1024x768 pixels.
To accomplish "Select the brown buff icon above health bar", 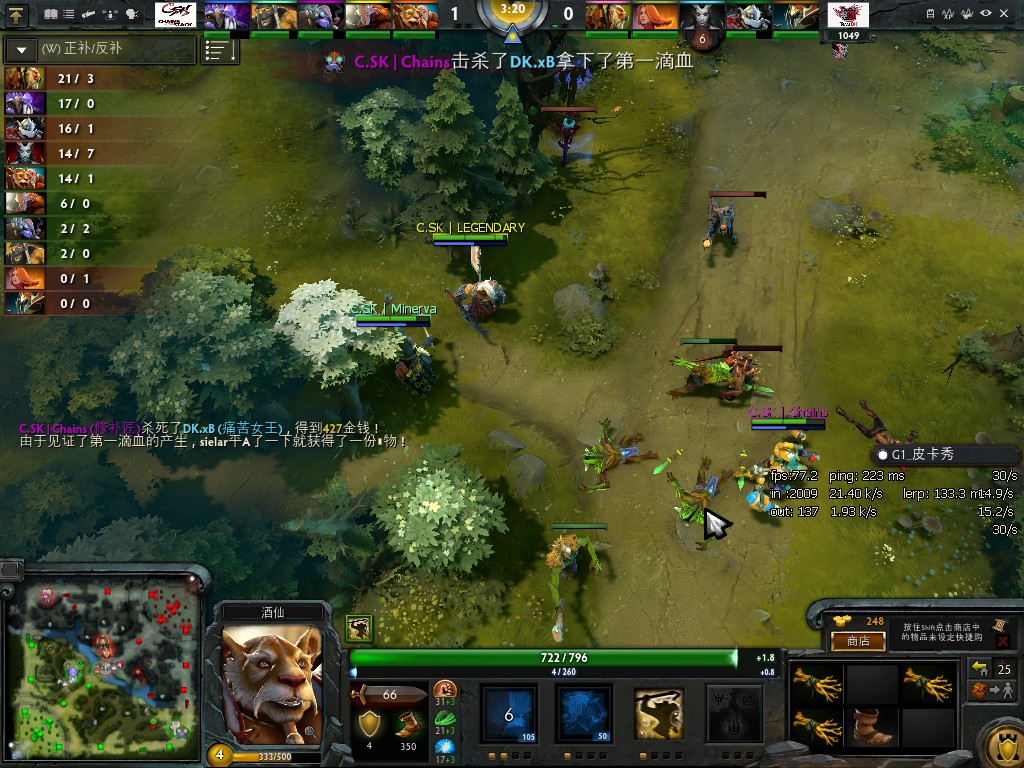I will click(x=360, y=628).
